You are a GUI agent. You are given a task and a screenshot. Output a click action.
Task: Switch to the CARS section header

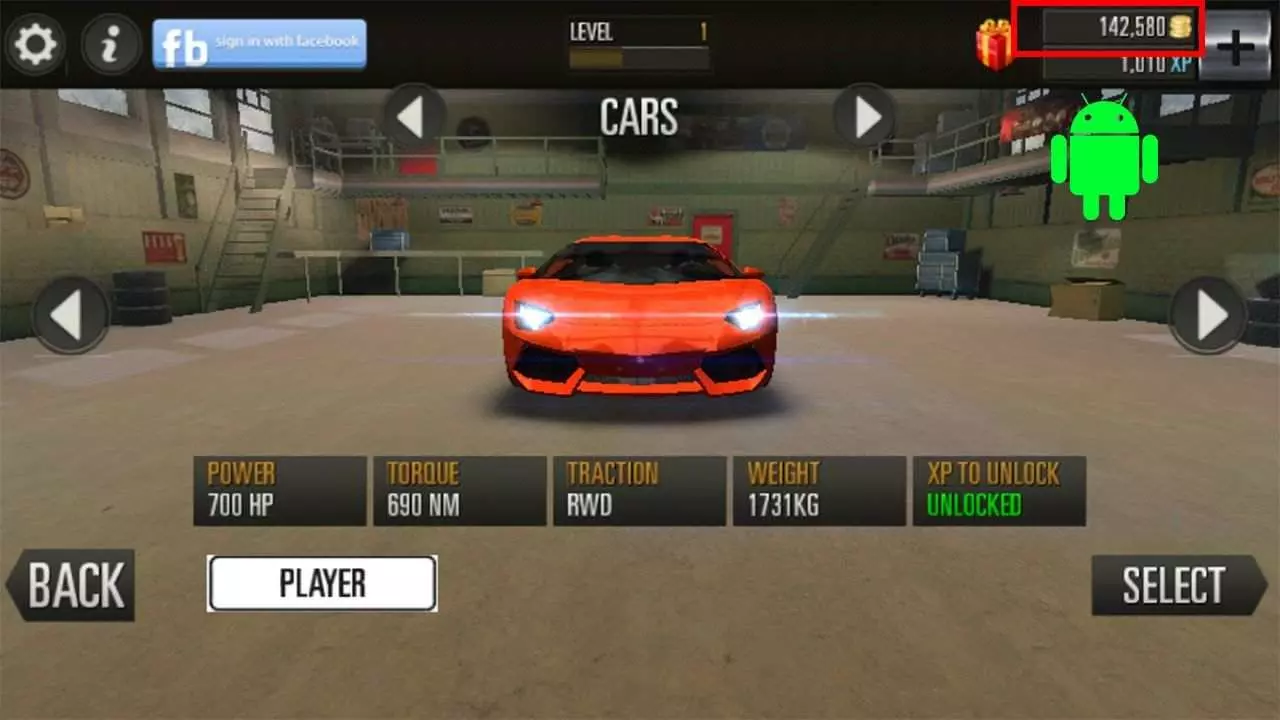pos(640,117)
